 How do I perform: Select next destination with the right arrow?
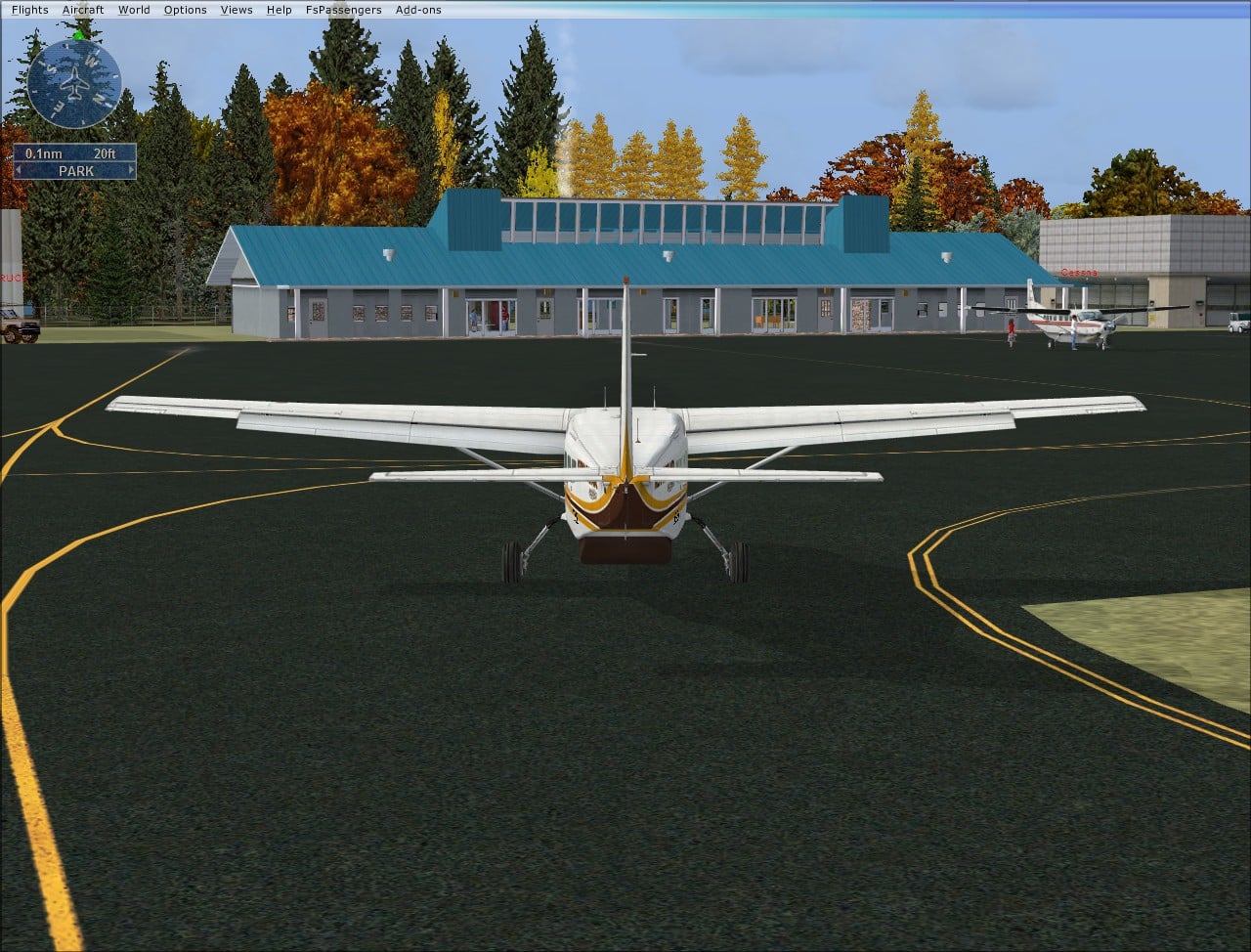(x=131, y=169)
